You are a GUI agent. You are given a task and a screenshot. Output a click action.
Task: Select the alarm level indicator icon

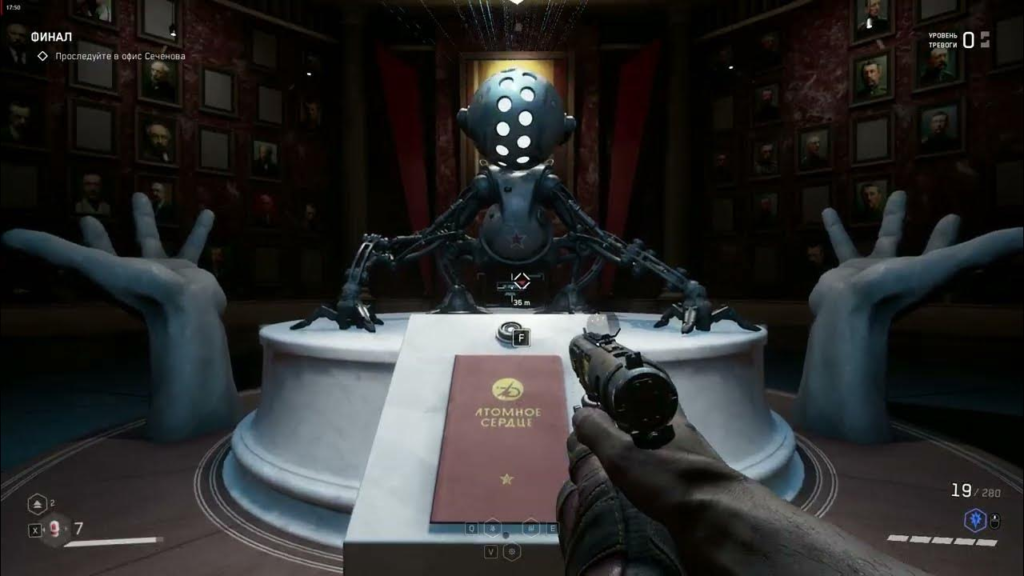pyautogui.click(x=984, y=39)
